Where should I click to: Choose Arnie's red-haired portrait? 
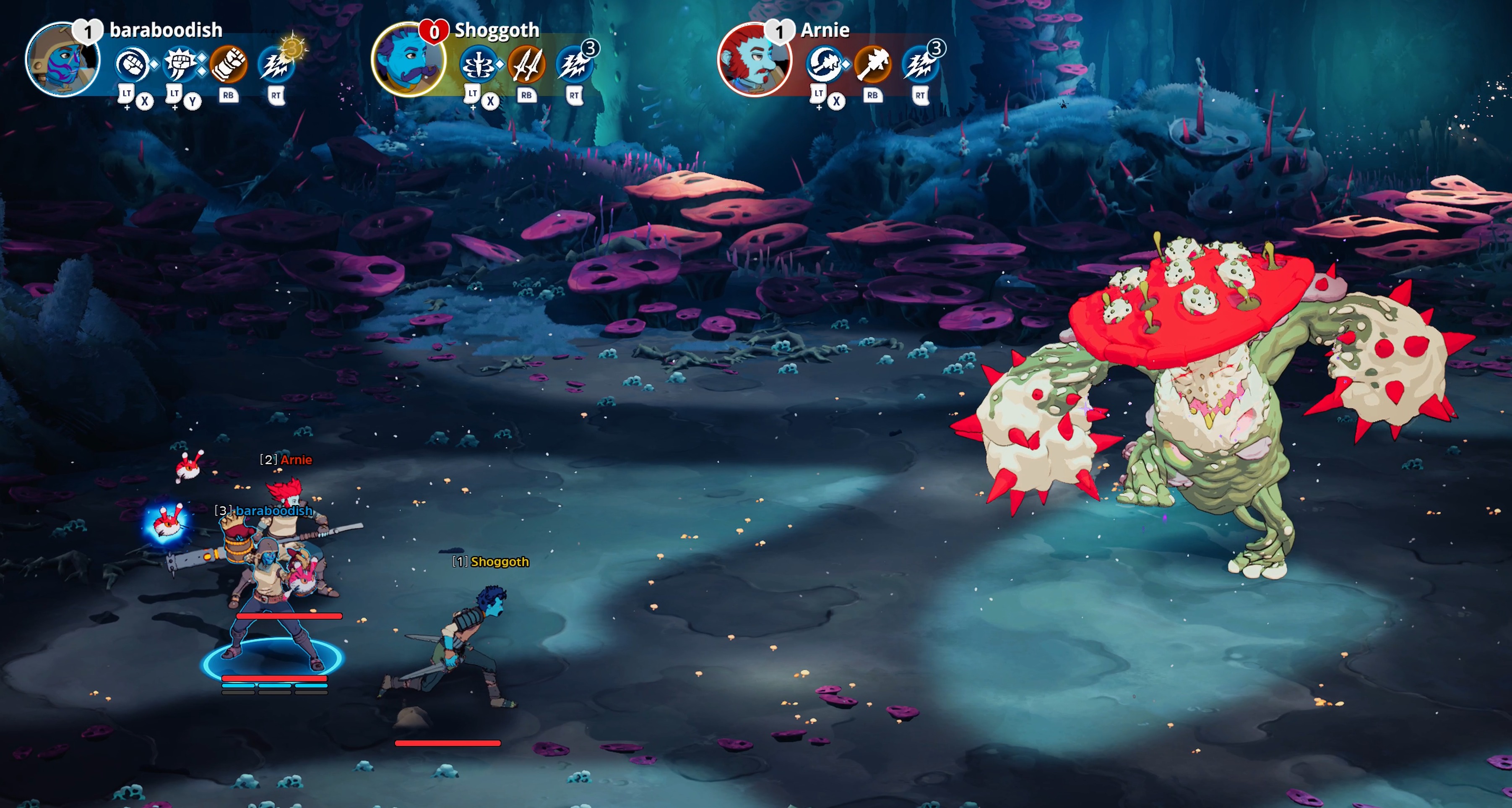coord(754,60)
